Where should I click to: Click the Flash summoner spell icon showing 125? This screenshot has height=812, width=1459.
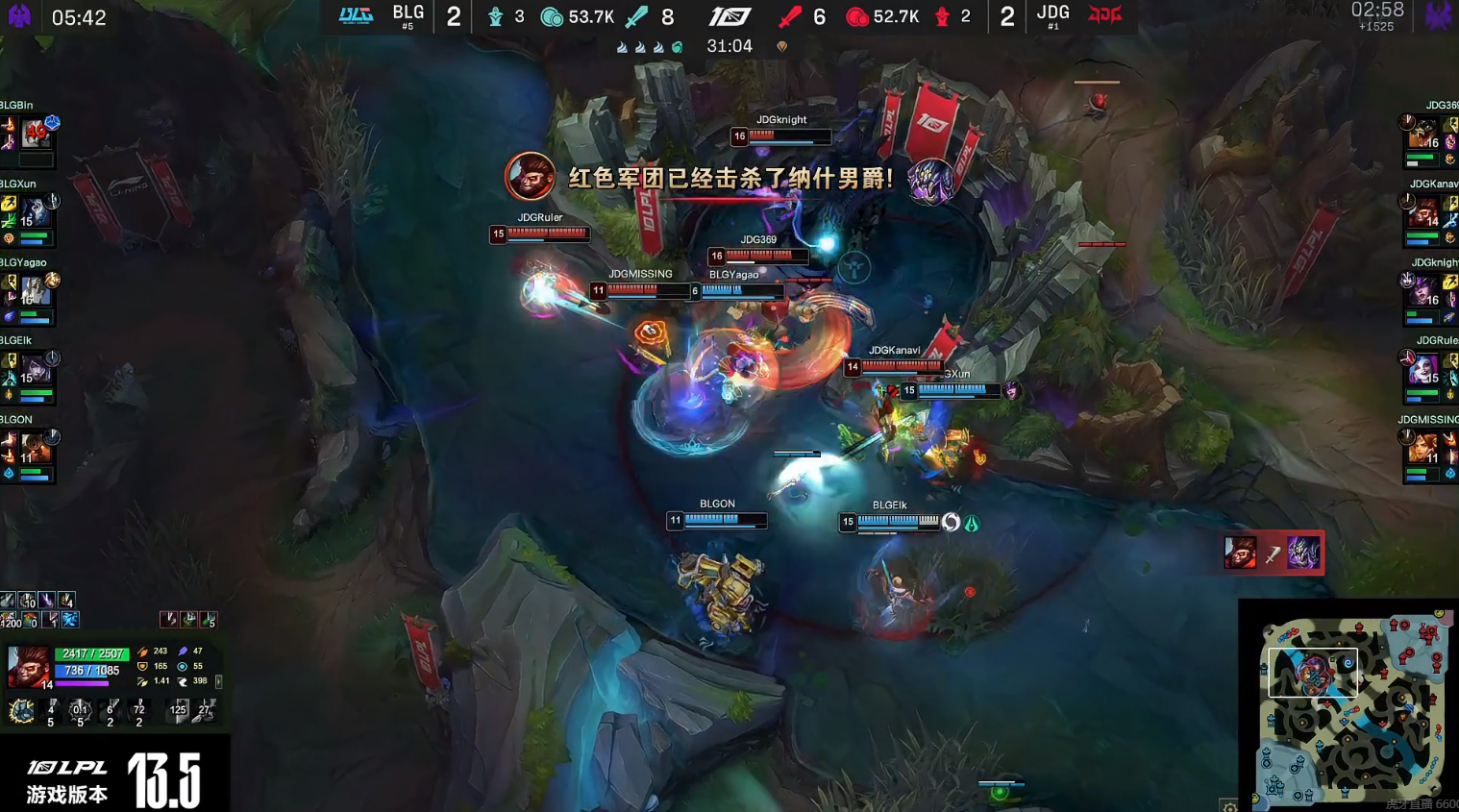click(179, 709)
